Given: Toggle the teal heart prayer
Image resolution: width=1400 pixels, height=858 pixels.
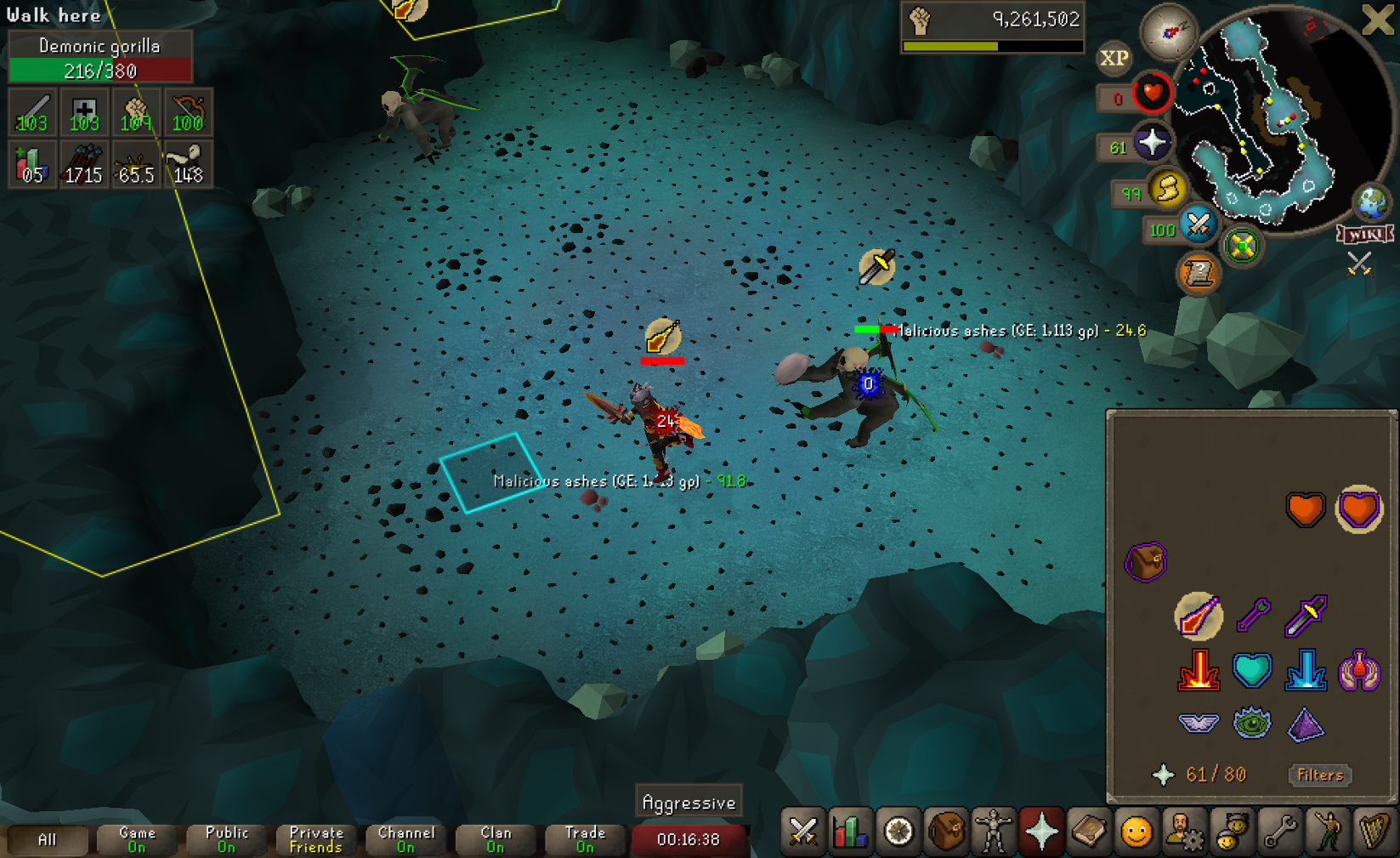Looking at the screenshot, I should (x=1251, y=670).
